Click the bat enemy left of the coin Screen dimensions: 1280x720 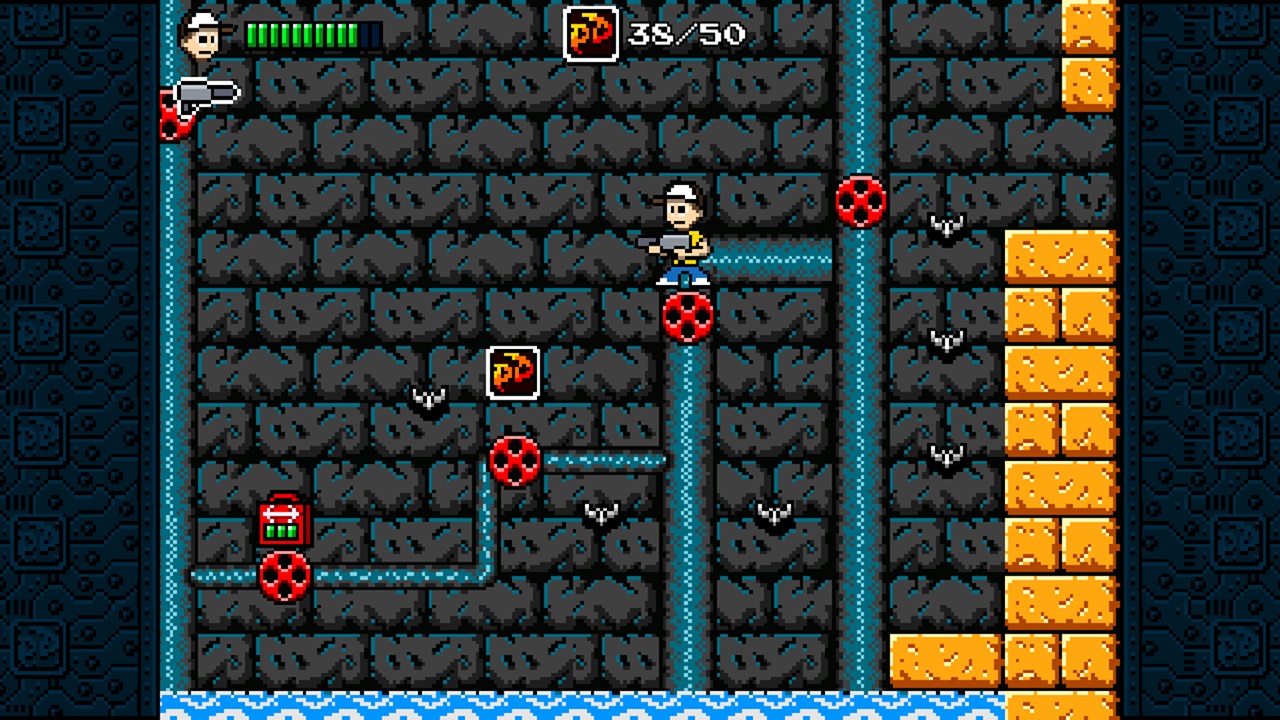430,397
